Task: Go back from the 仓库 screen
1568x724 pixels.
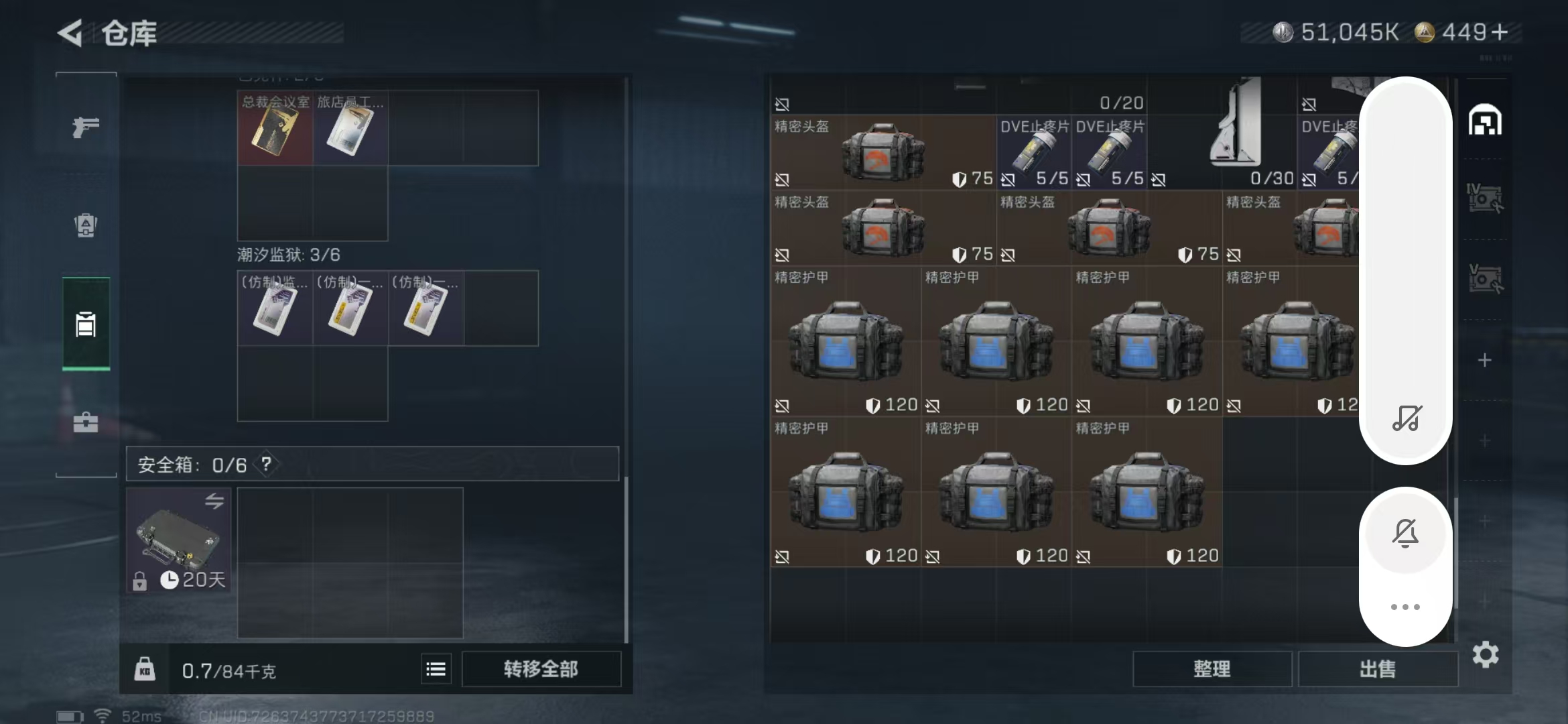Action: point(70,33)
